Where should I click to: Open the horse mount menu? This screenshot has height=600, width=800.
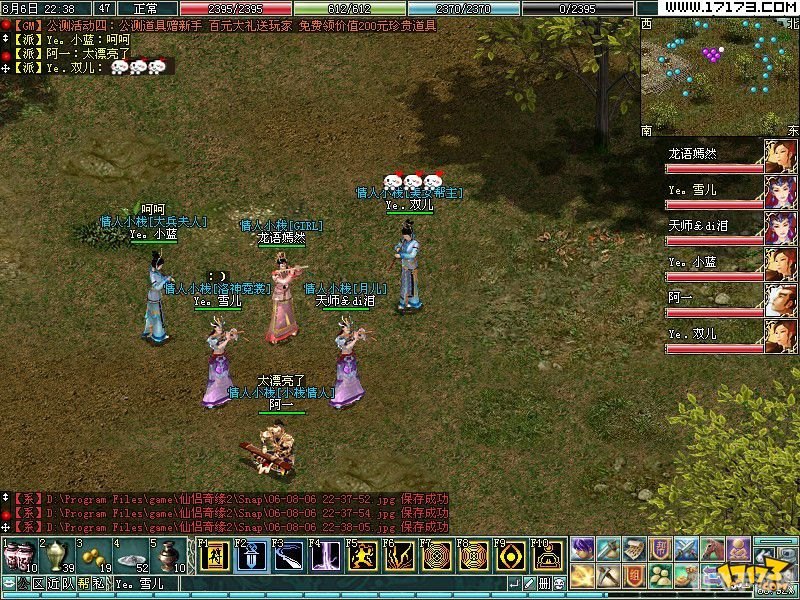pyautogui.click(x=713, y=548)
